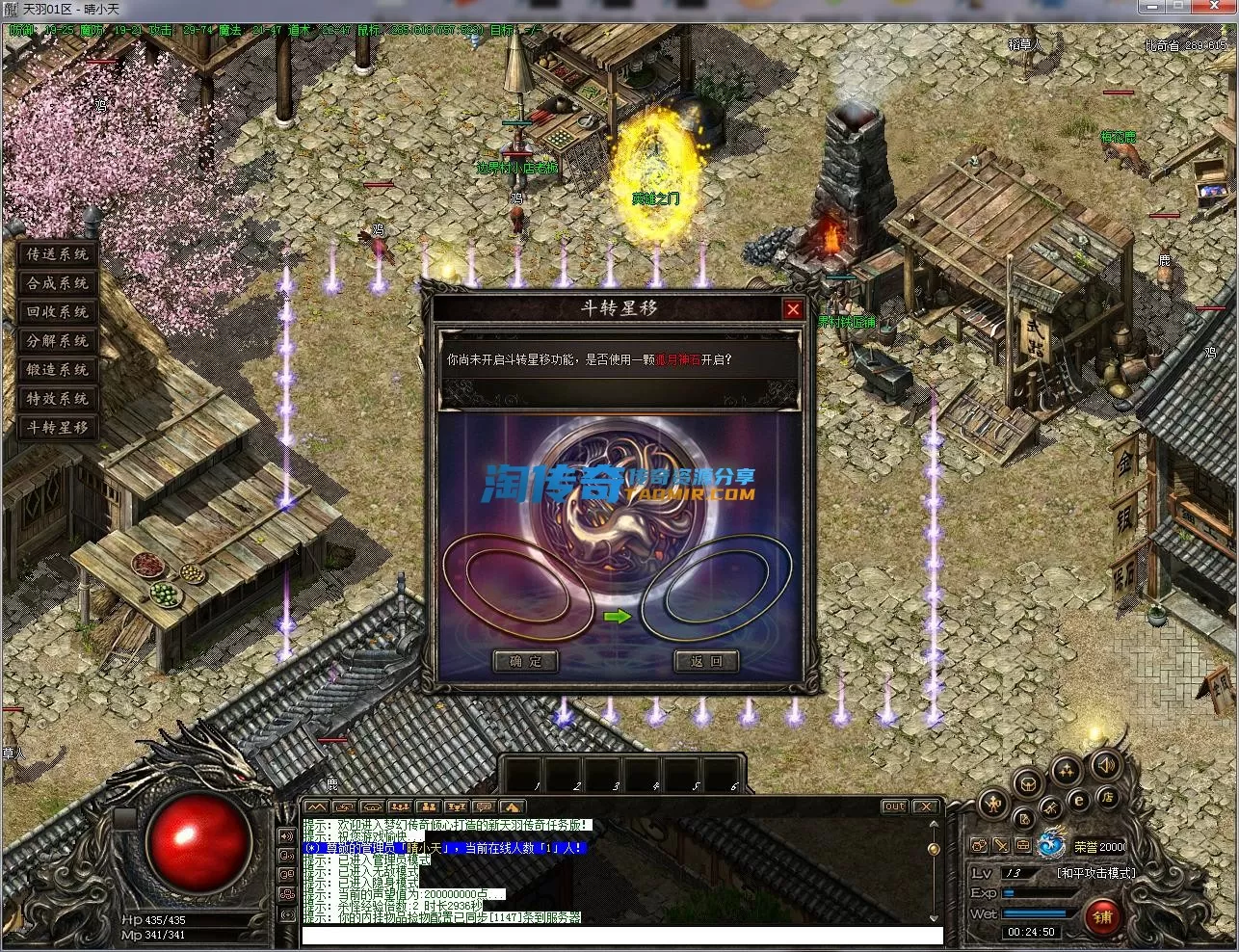The width and height of the screenshot is (1239, 952).
Task: Open the 合成系统 menu entry
Action: click(x=58, y=283)
